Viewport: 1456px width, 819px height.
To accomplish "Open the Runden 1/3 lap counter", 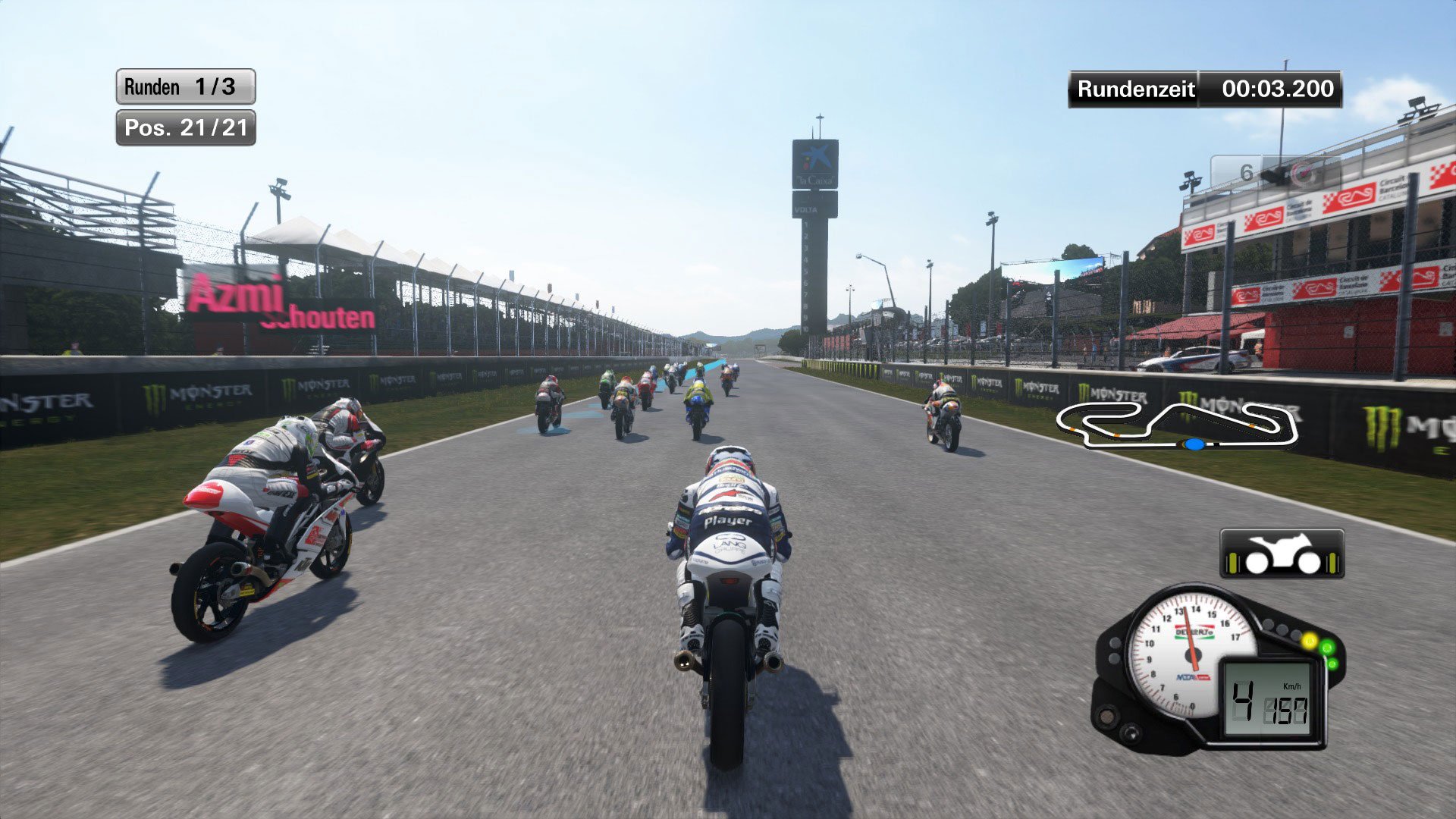I will (184, 86).
